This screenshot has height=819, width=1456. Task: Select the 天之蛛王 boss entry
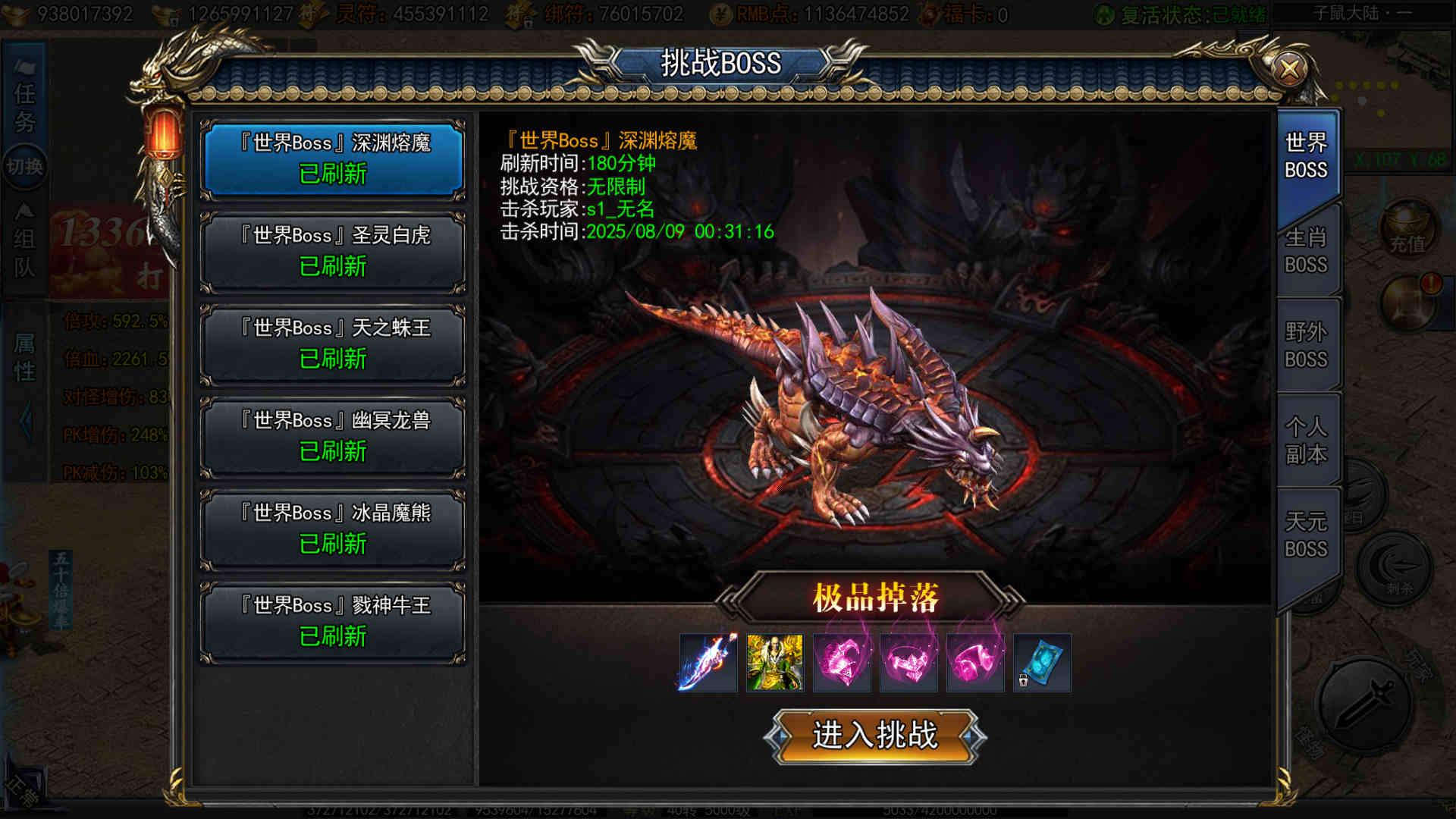[333, 344]
